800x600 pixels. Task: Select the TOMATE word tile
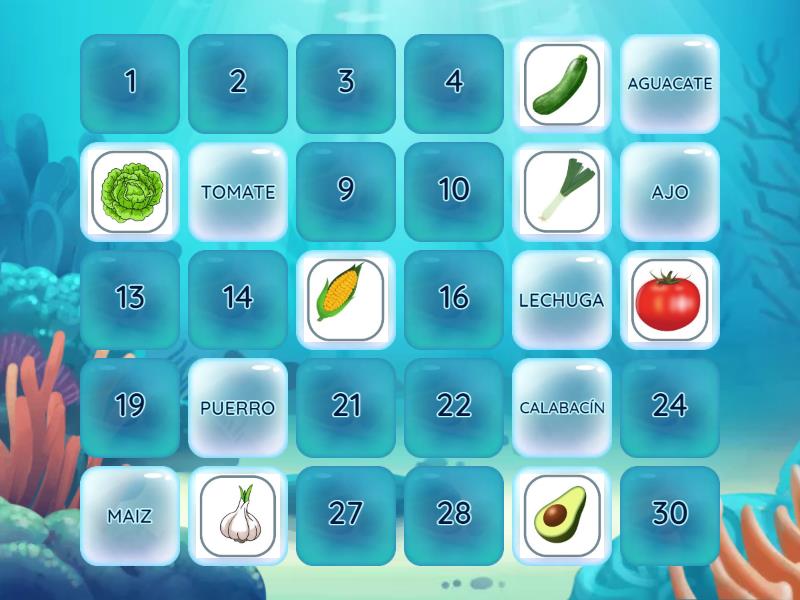[238, 191]
